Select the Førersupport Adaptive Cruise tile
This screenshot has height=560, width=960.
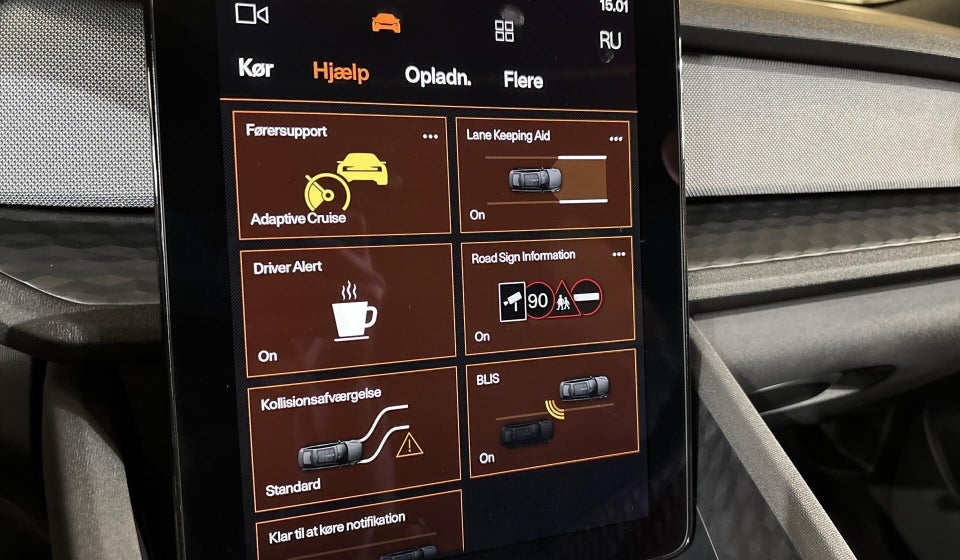(x=343, y=175)
